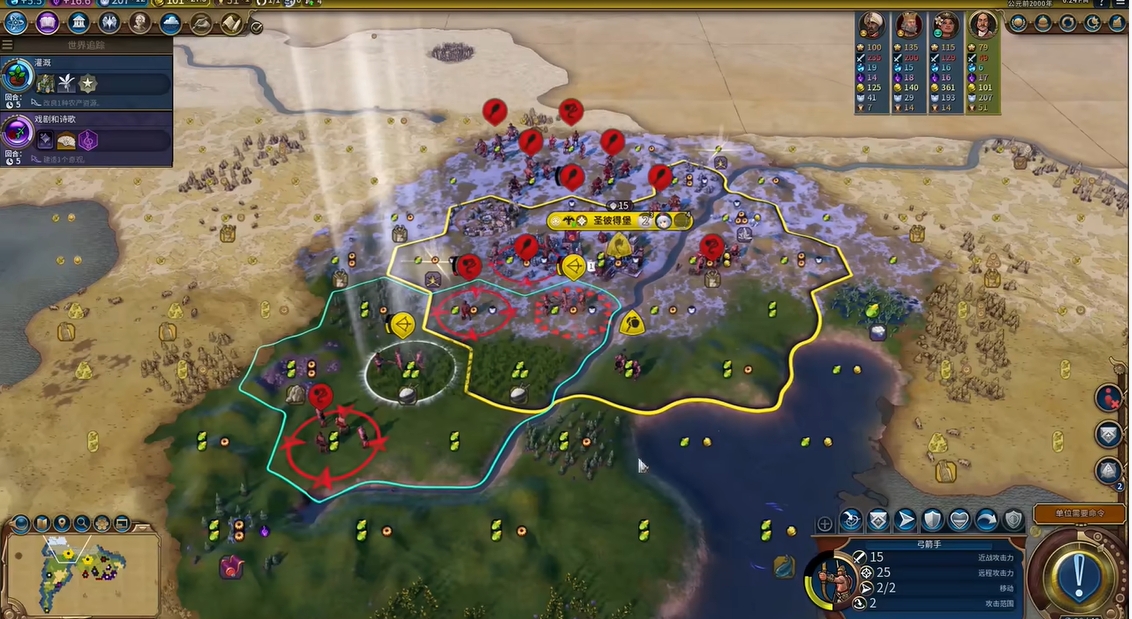Fortify the archer with the shield action
1132x619 pixels.
[x=932, y=520]
